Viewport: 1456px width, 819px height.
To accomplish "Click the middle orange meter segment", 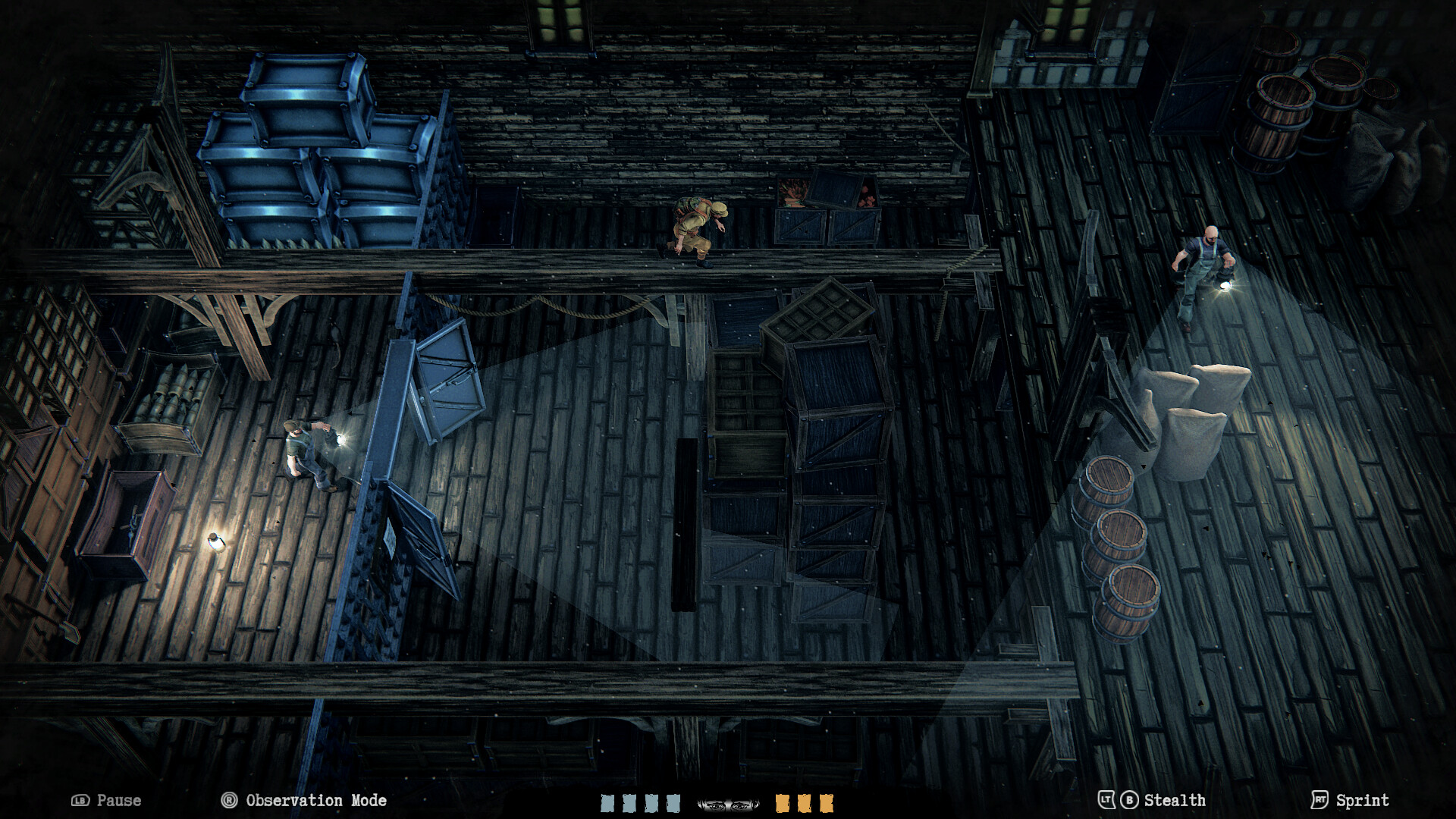I will (x=805, y=802).
